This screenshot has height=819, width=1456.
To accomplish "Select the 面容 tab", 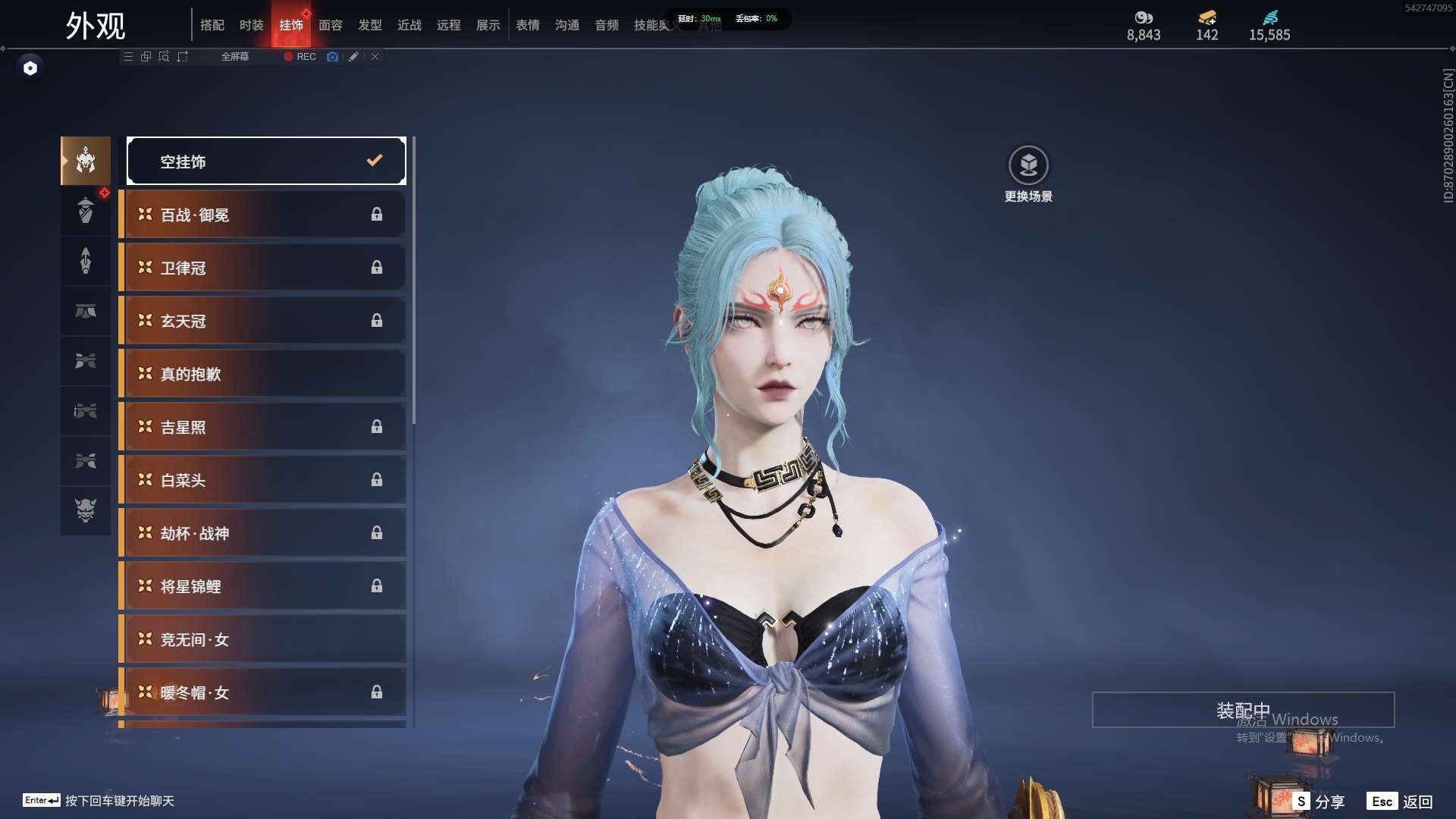I will [x=331, y=25].
